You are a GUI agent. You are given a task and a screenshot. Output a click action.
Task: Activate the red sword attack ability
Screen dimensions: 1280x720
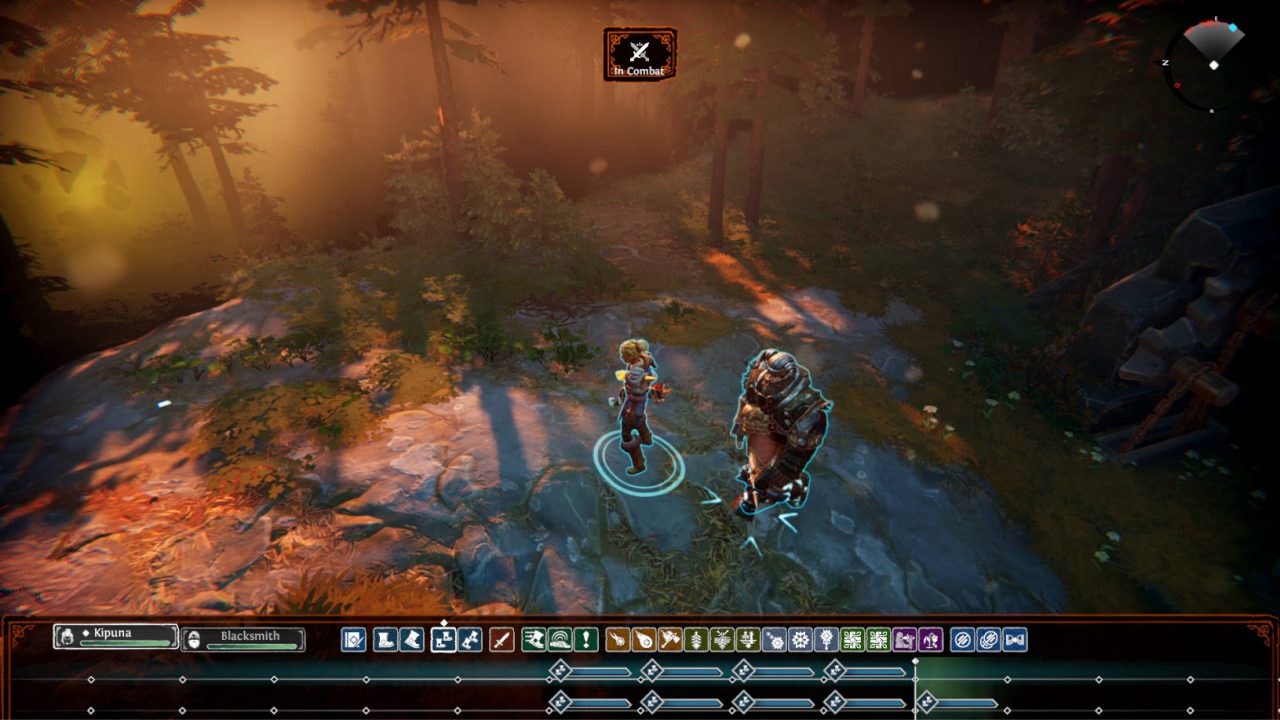[502, 640]
